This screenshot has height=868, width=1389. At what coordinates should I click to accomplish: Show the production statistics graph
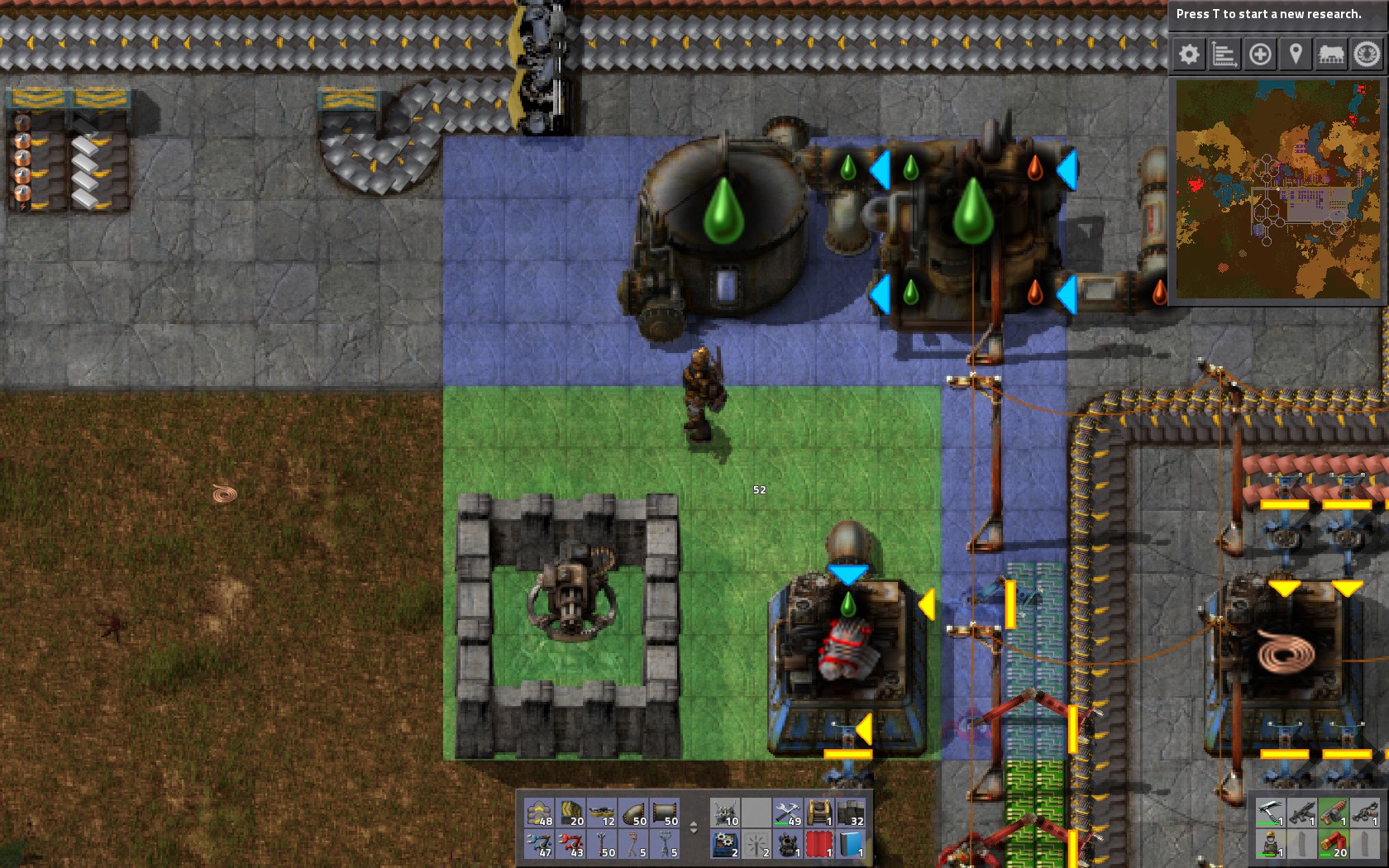(x=1224, y=55)
